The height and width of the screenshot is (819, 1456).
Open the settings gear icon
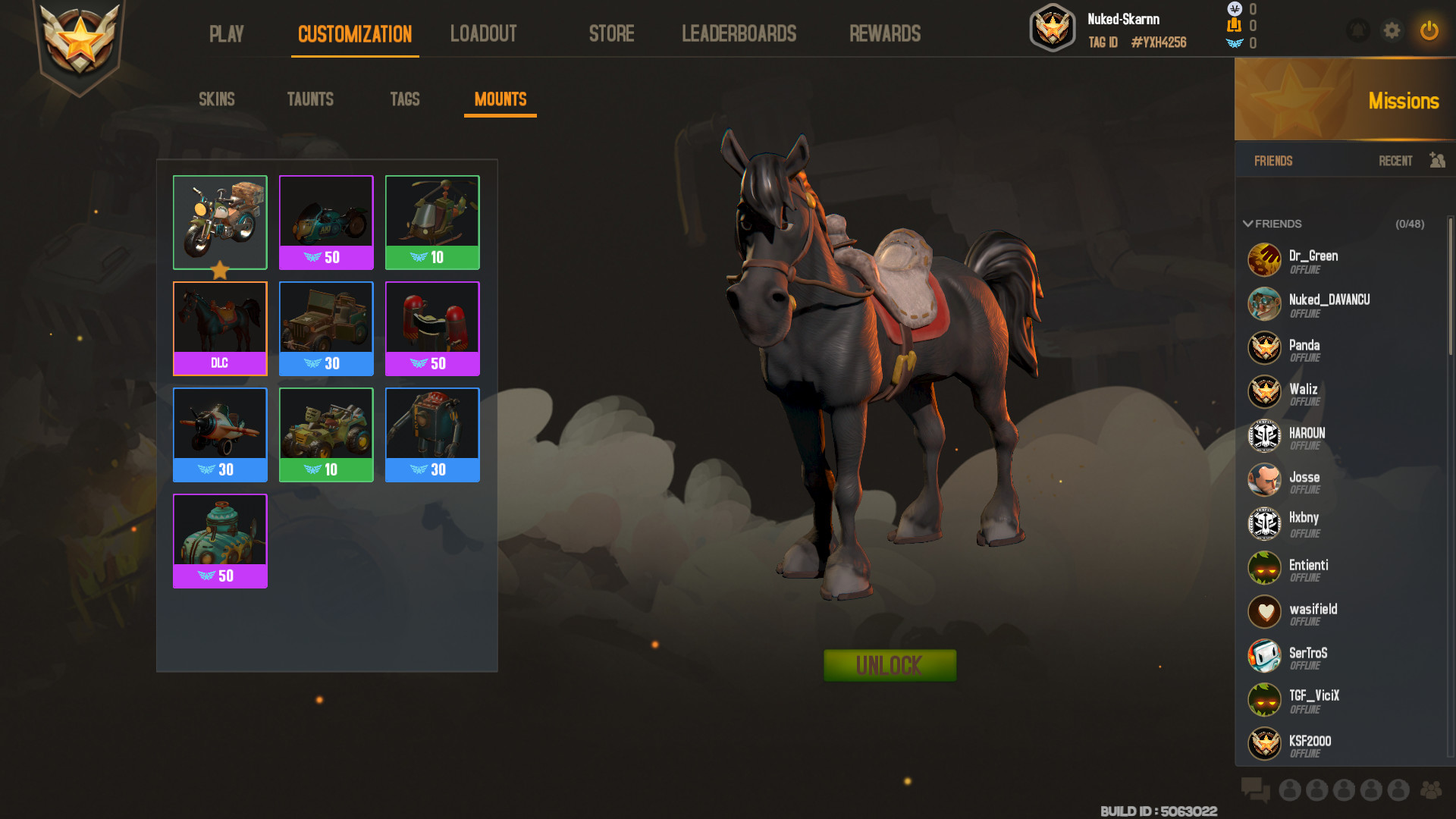1392,31
